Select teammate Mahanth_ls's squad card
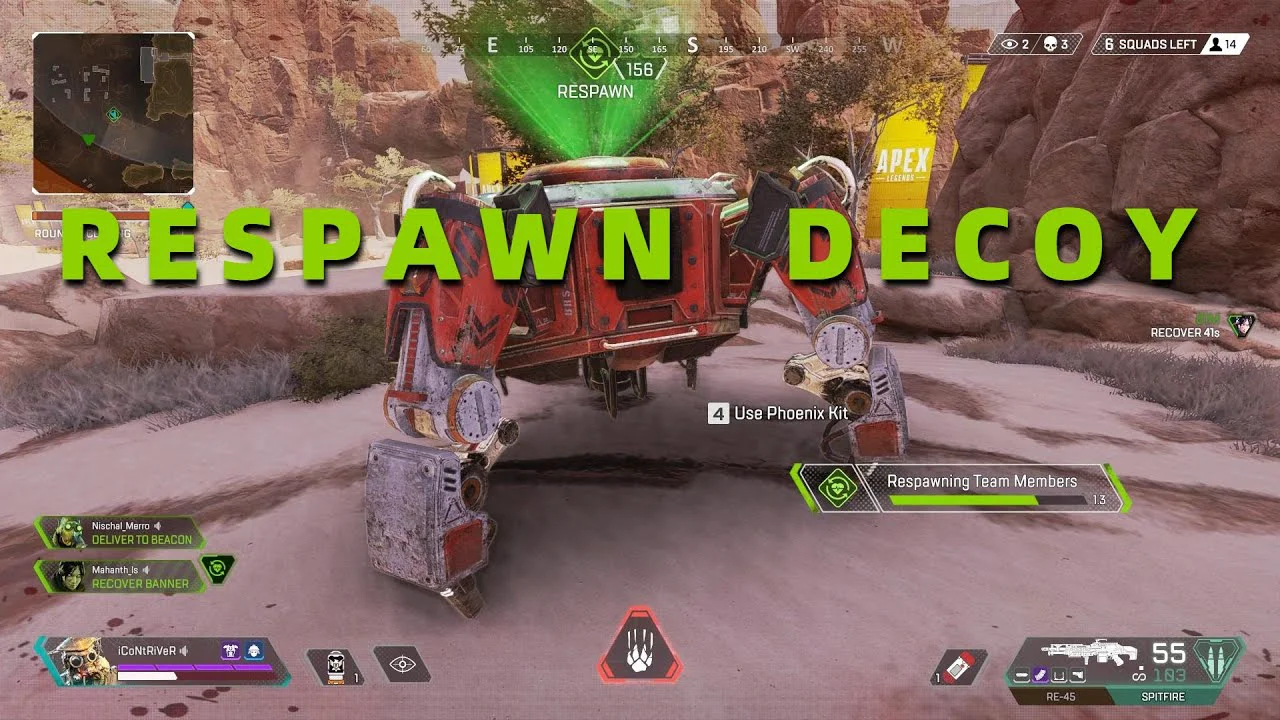 point(120,576)
